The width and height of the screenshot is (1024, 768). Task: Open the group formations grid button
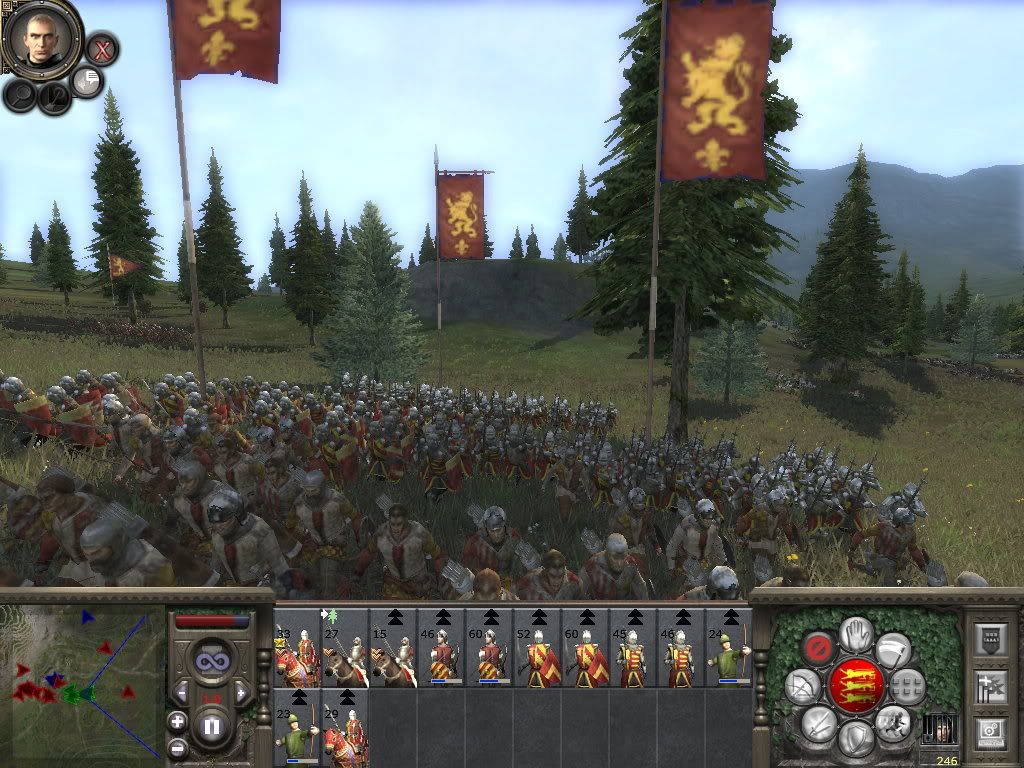point(908,686)
